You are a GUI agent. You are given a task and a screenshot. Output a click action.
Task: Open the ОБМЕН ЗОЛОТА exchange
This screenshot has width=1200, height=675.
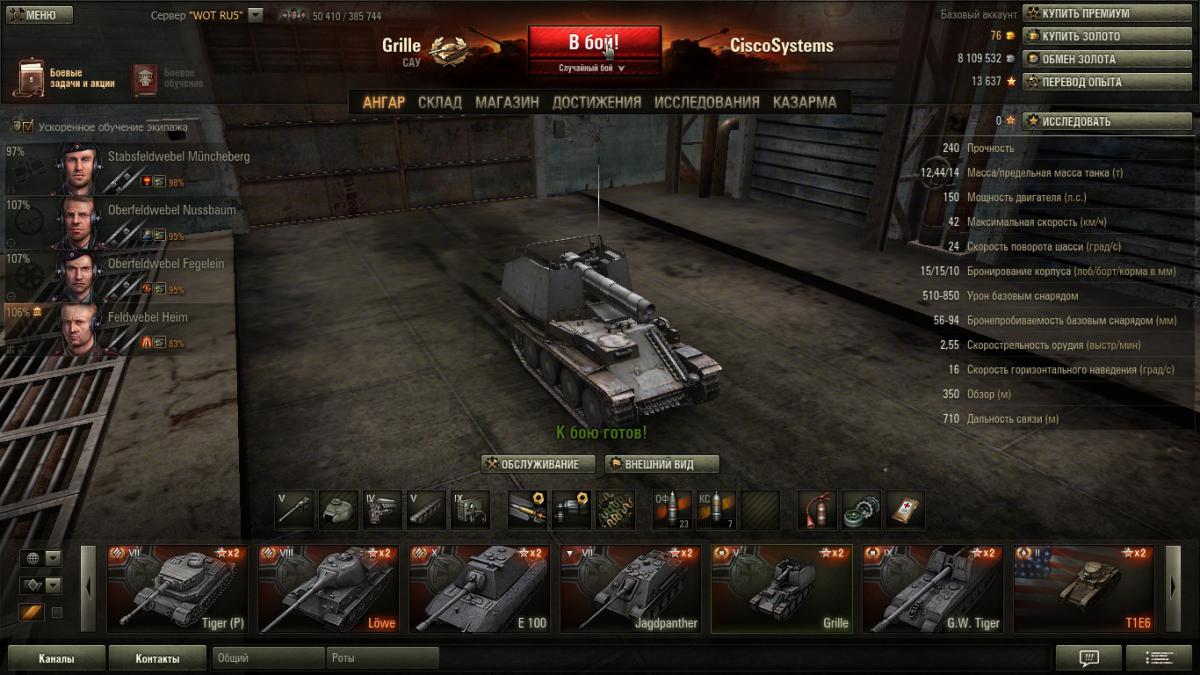(x=1106, y=59)
